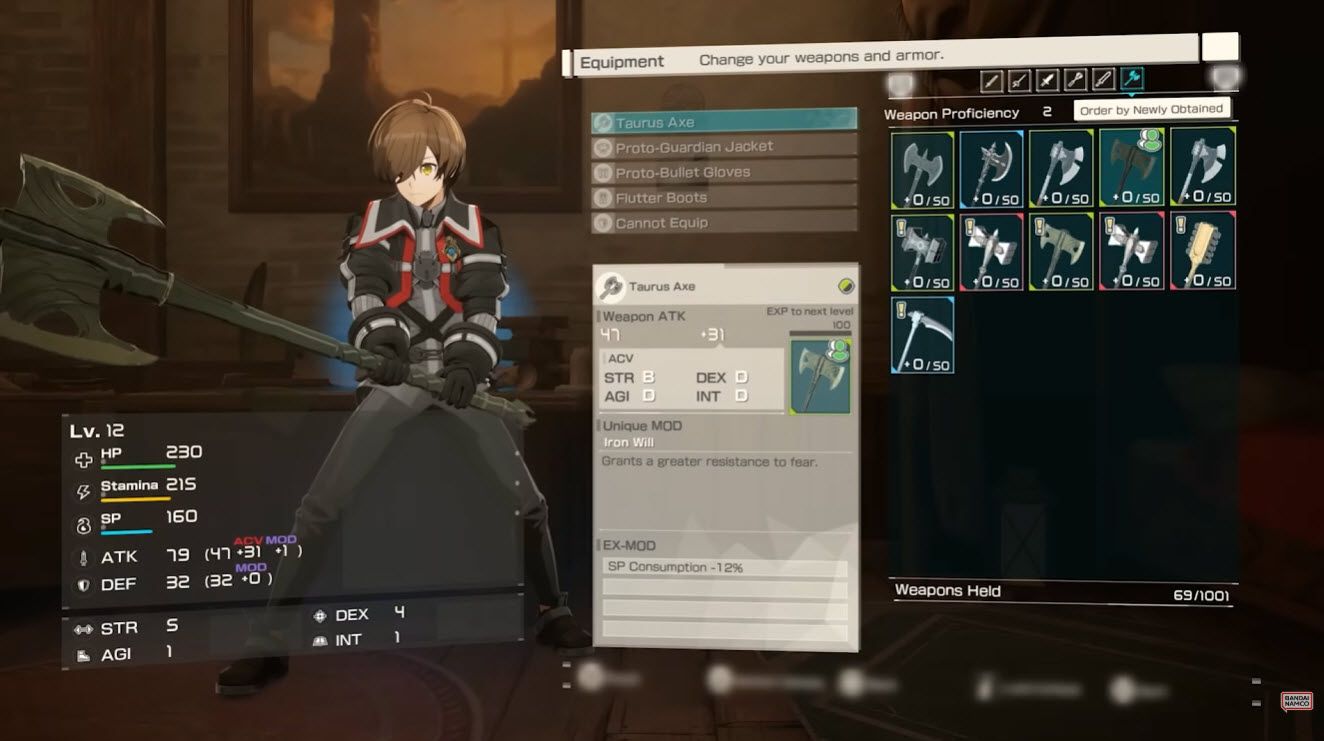Change sorting via Order by Newly Obtained
Viewport: 1324px width, 741px height.
[1151, 110]
